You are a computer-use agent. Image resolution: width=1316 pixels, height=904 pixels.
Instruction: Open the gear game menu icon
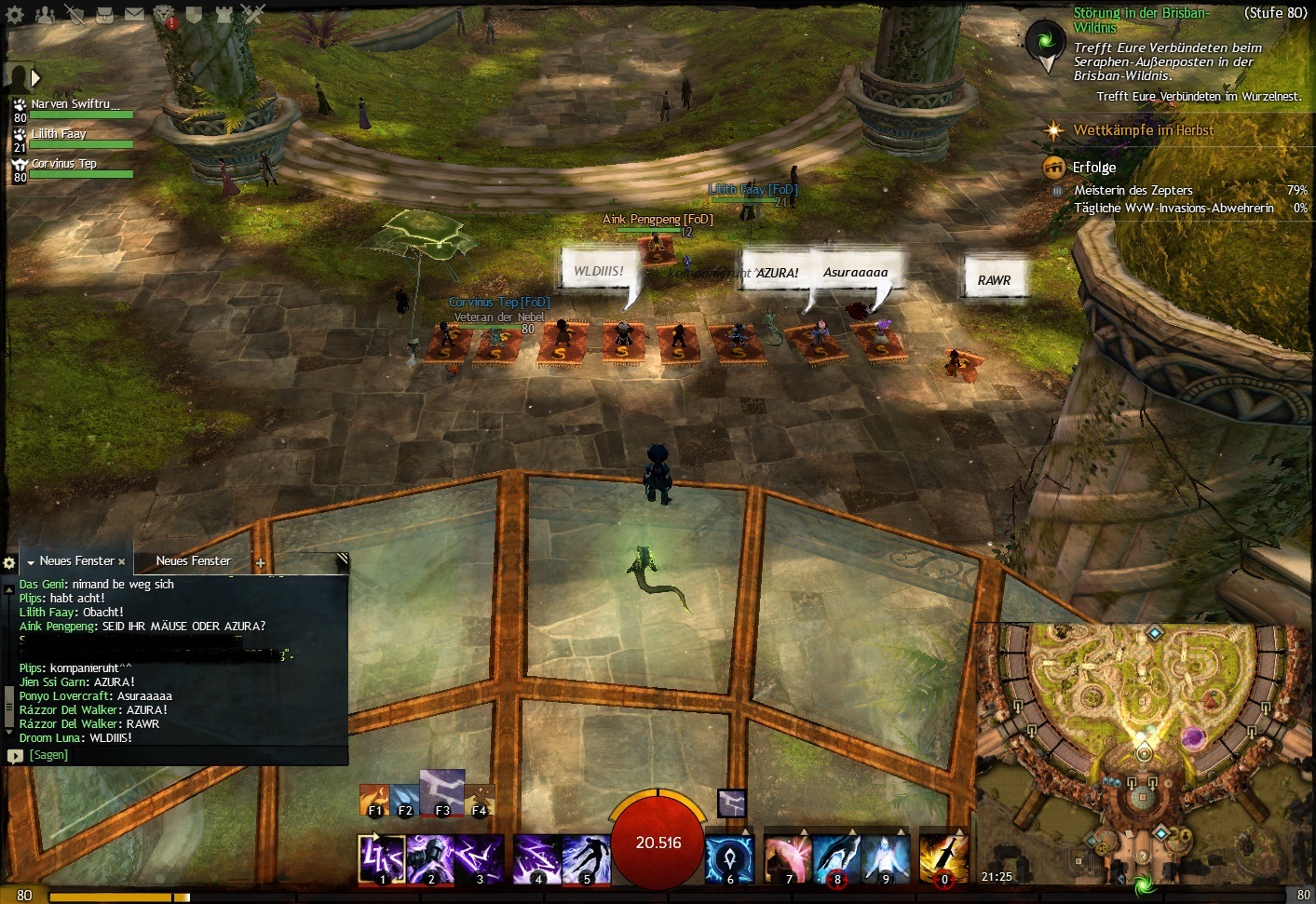click(15, 14)
